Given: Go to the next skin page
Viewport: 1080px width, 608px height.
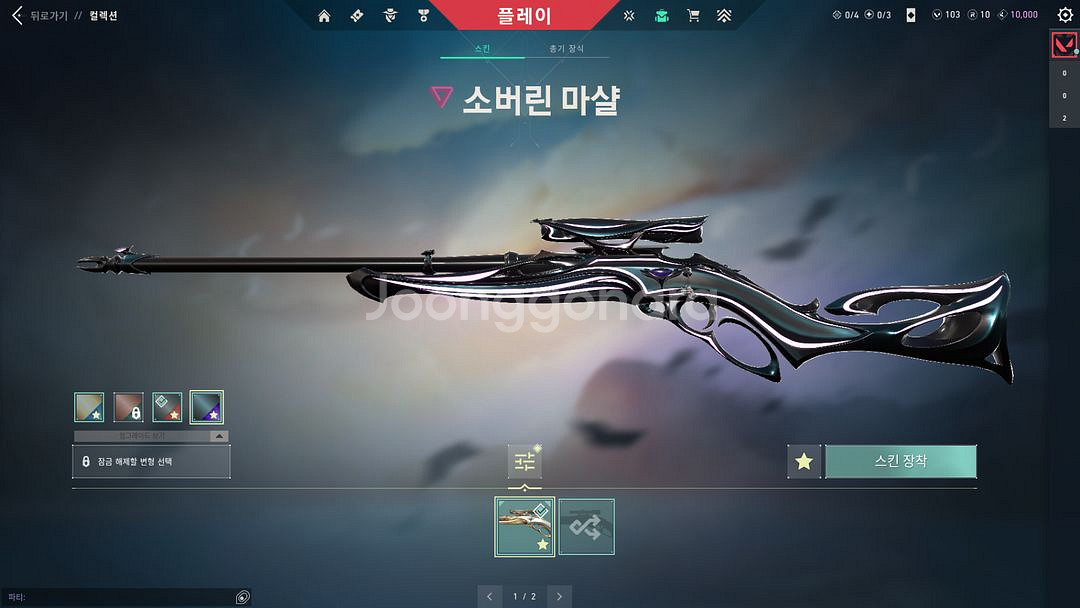Looking at the screenshot, I should (560, 597).
